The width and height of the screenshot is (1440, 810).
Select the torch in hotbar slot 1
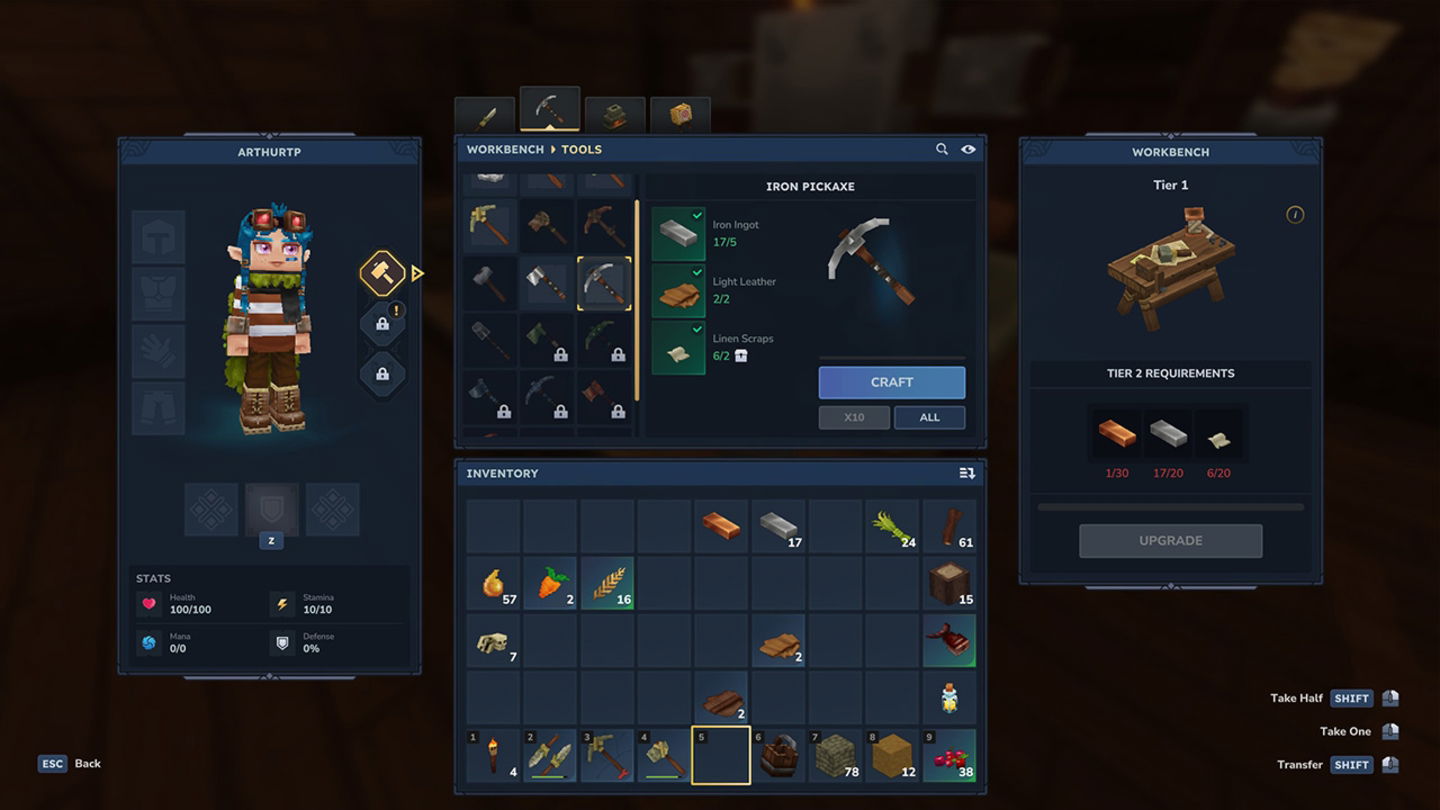point(493,755)
